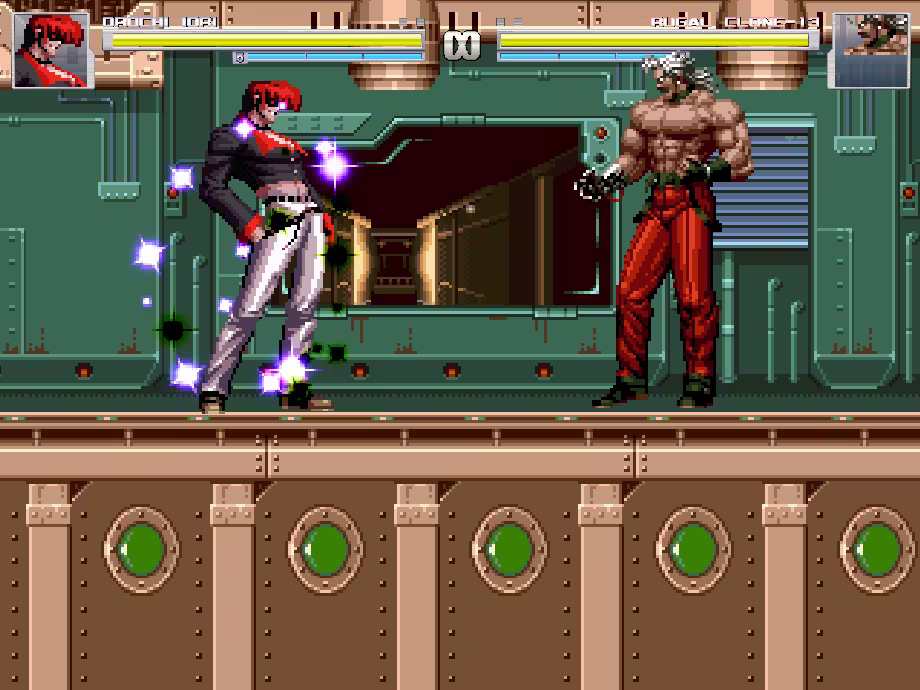Click Orochi Iori's character portrait

50,49
